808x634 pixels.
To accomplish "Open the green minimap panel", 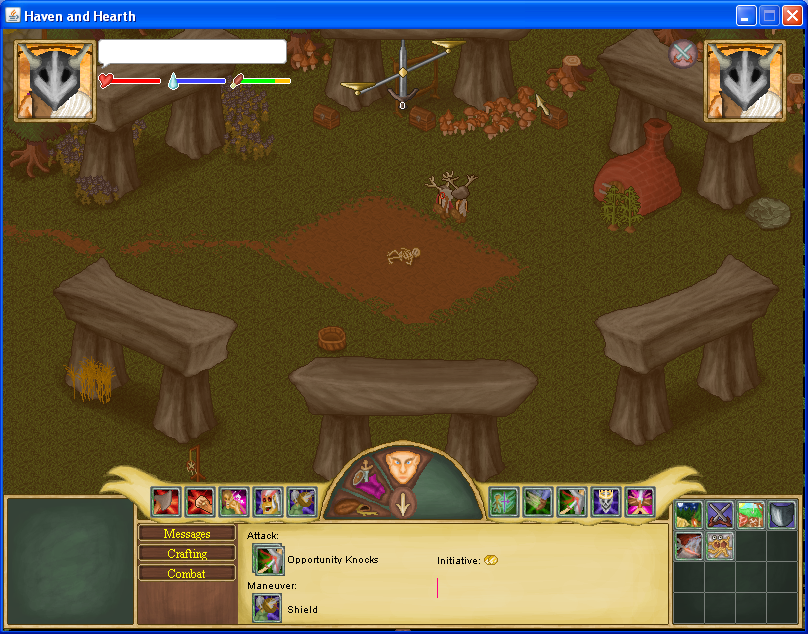I will pos(70,561).
